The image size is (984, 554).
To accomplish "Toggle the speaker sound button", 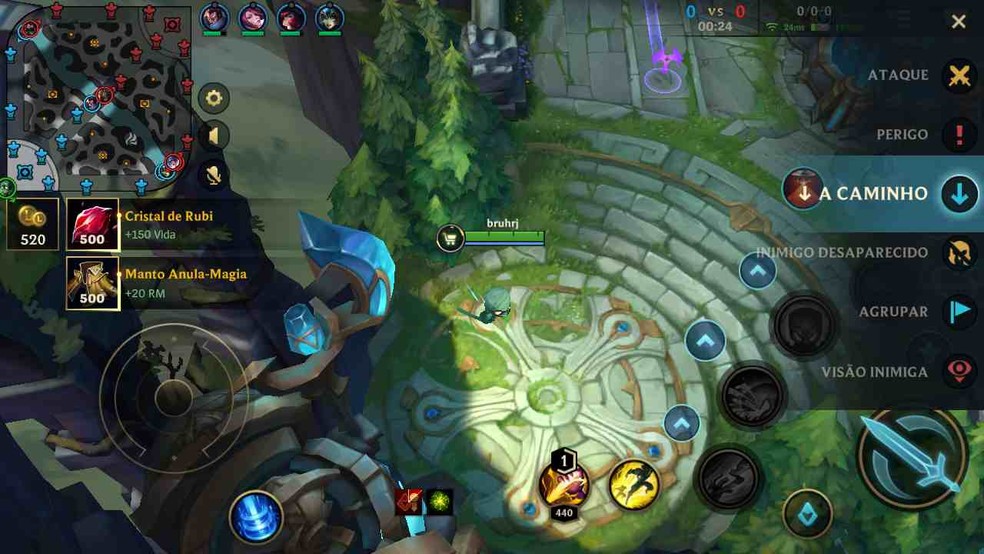I will [213, 136].
